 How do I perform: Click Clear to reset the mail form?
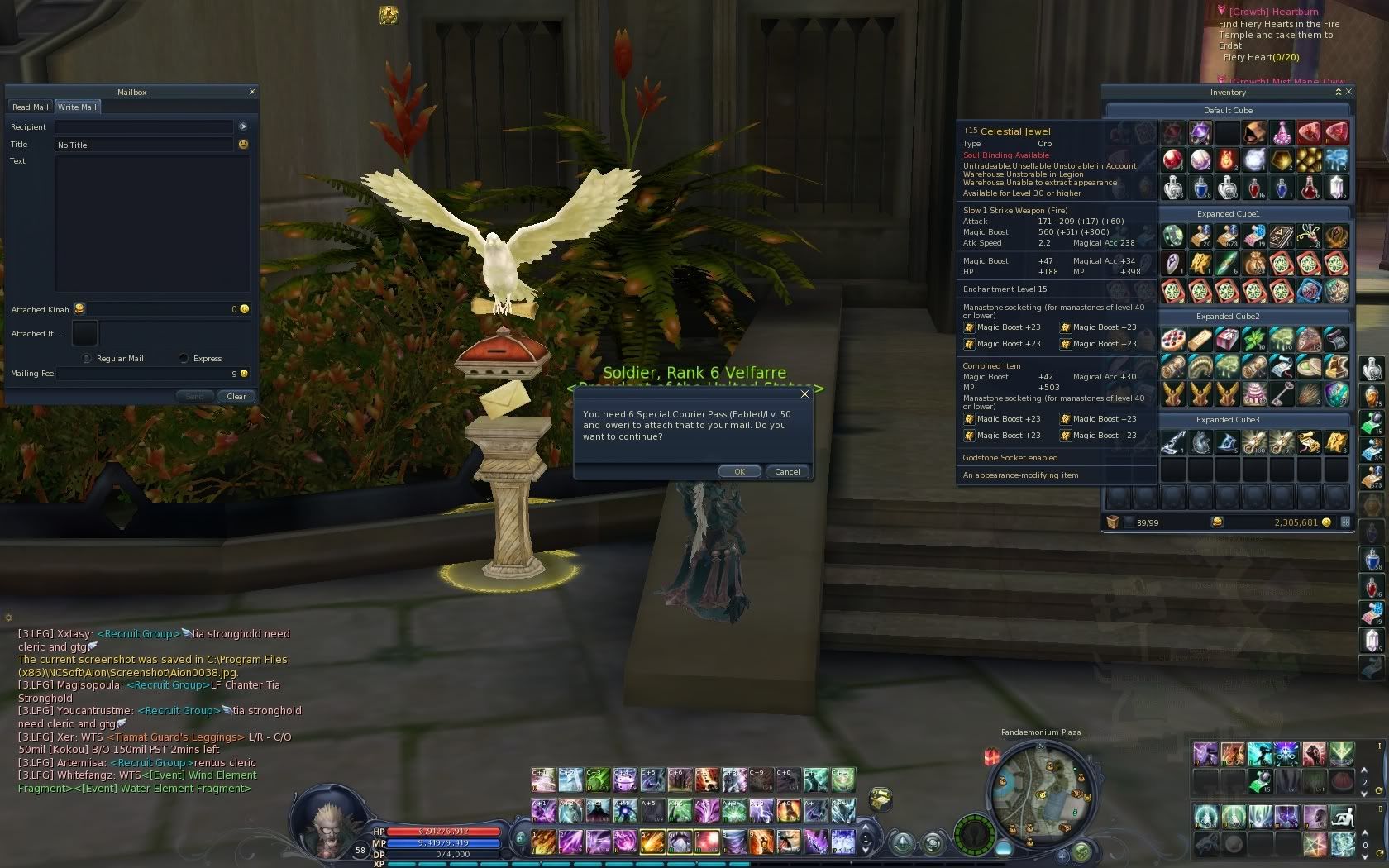click(236, 397)
